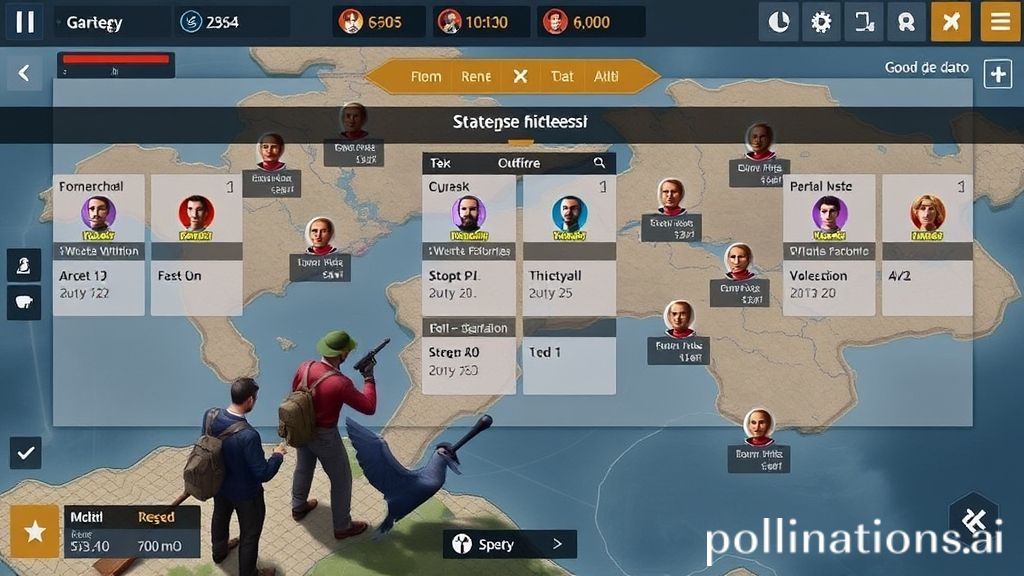Click the plus button near Good de dato
The image size is (1024, 576).
tap(998, 74)
